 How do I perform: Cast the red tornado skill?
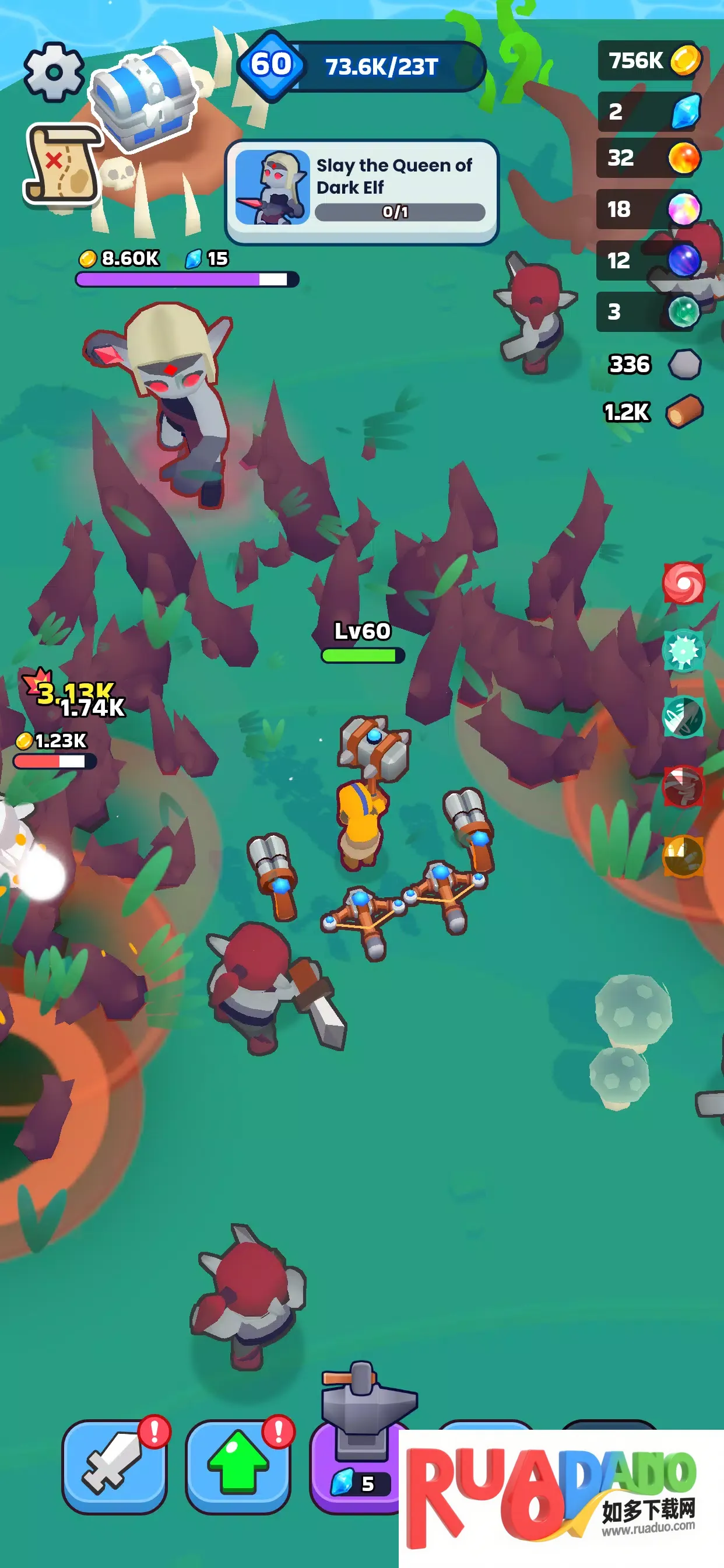[683, 787]
